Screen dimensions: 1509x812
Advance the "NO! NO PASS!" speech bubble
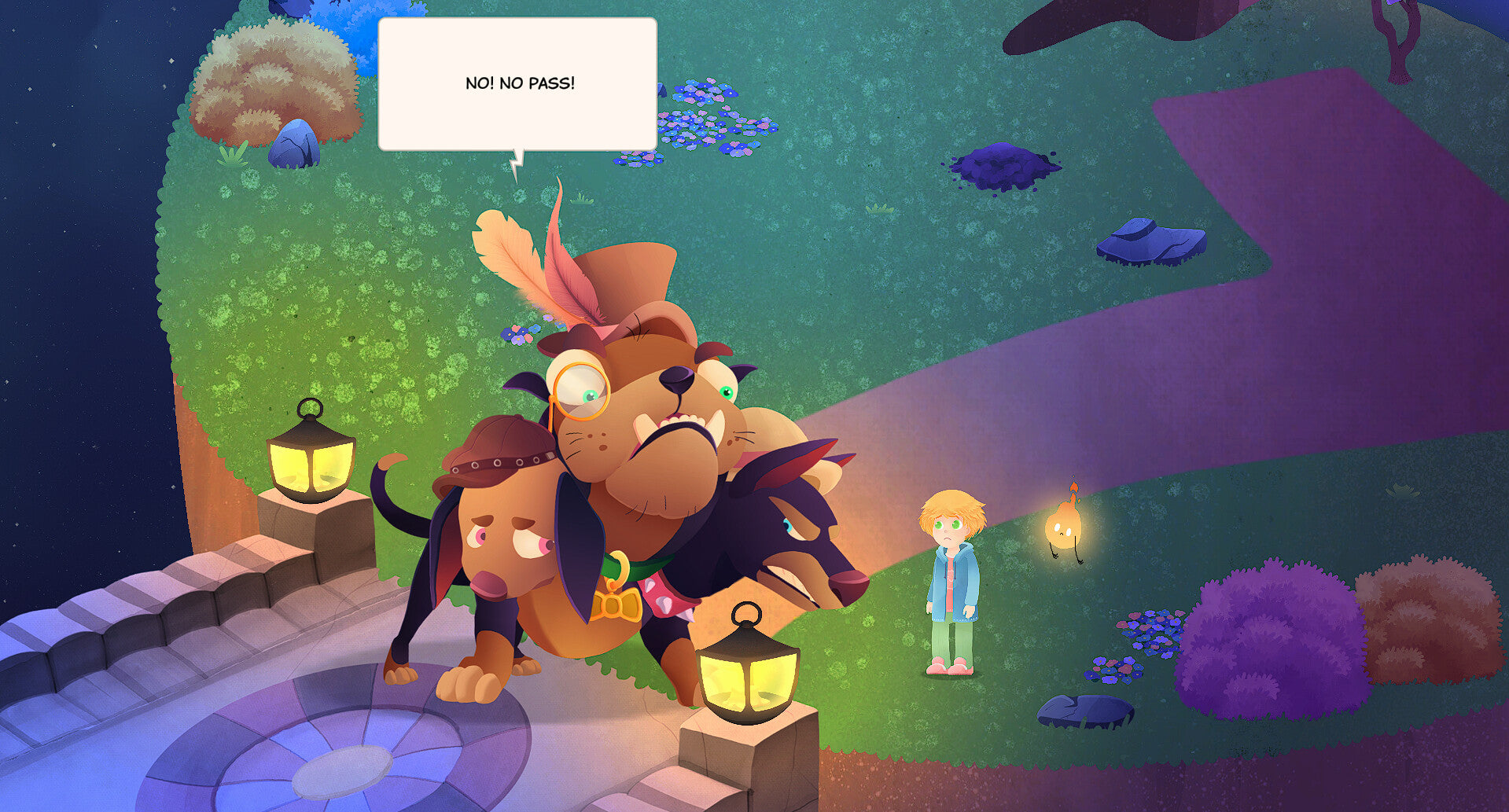click(517, 83)
